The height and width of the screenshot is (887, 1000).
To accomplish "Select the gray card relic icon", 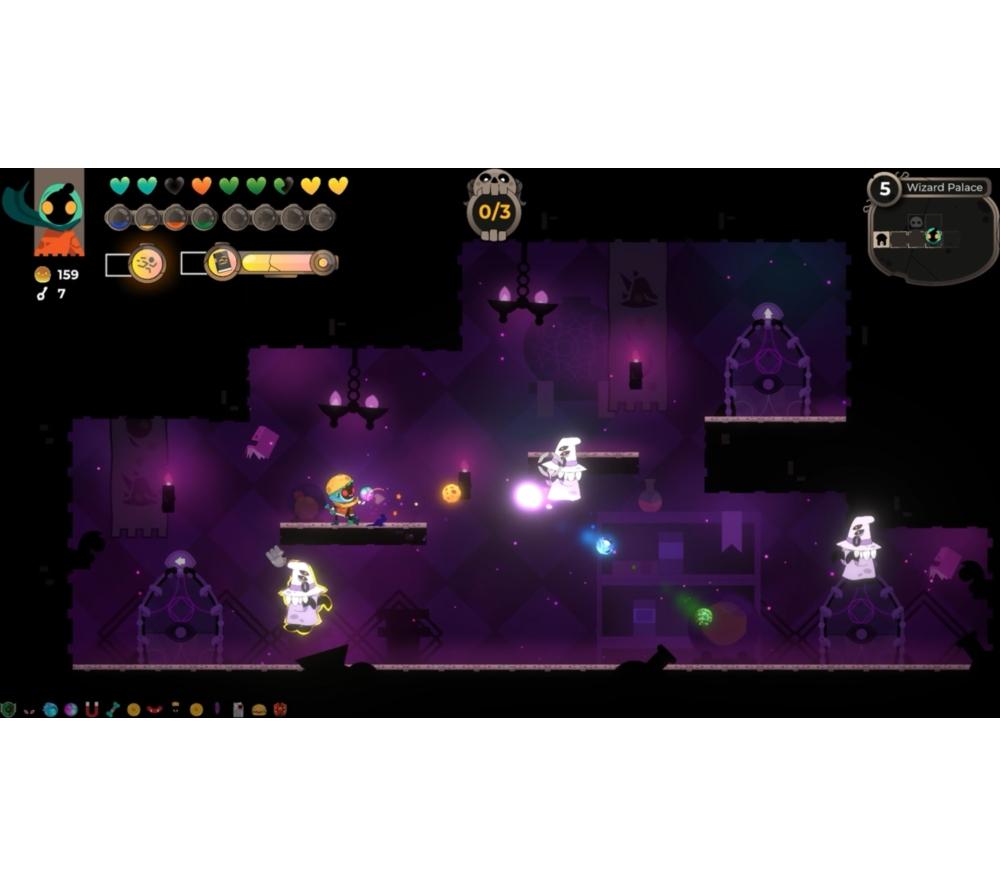I will coord(238,709).
